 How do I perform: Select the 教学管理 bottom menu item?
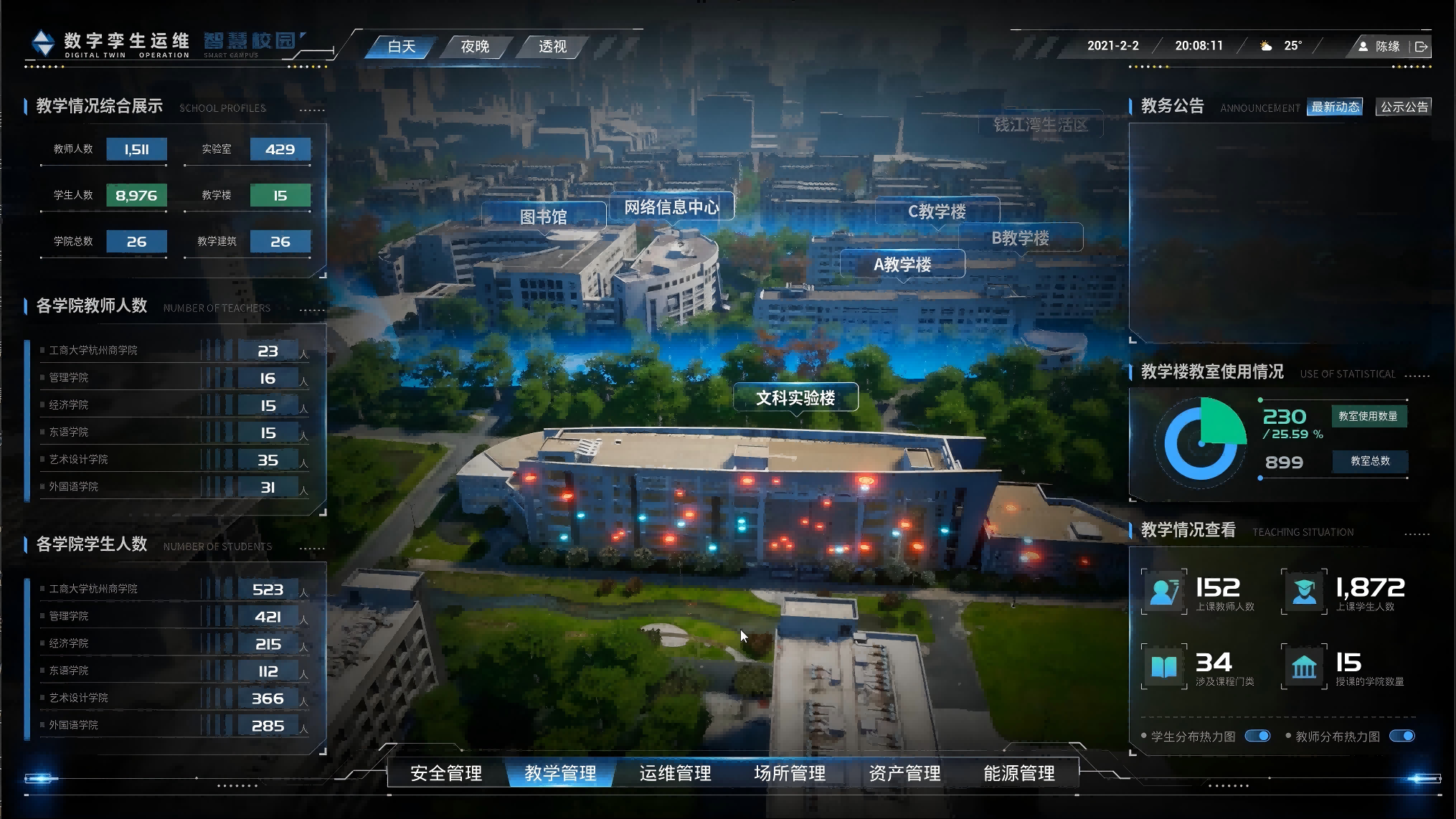click(560, 773)
